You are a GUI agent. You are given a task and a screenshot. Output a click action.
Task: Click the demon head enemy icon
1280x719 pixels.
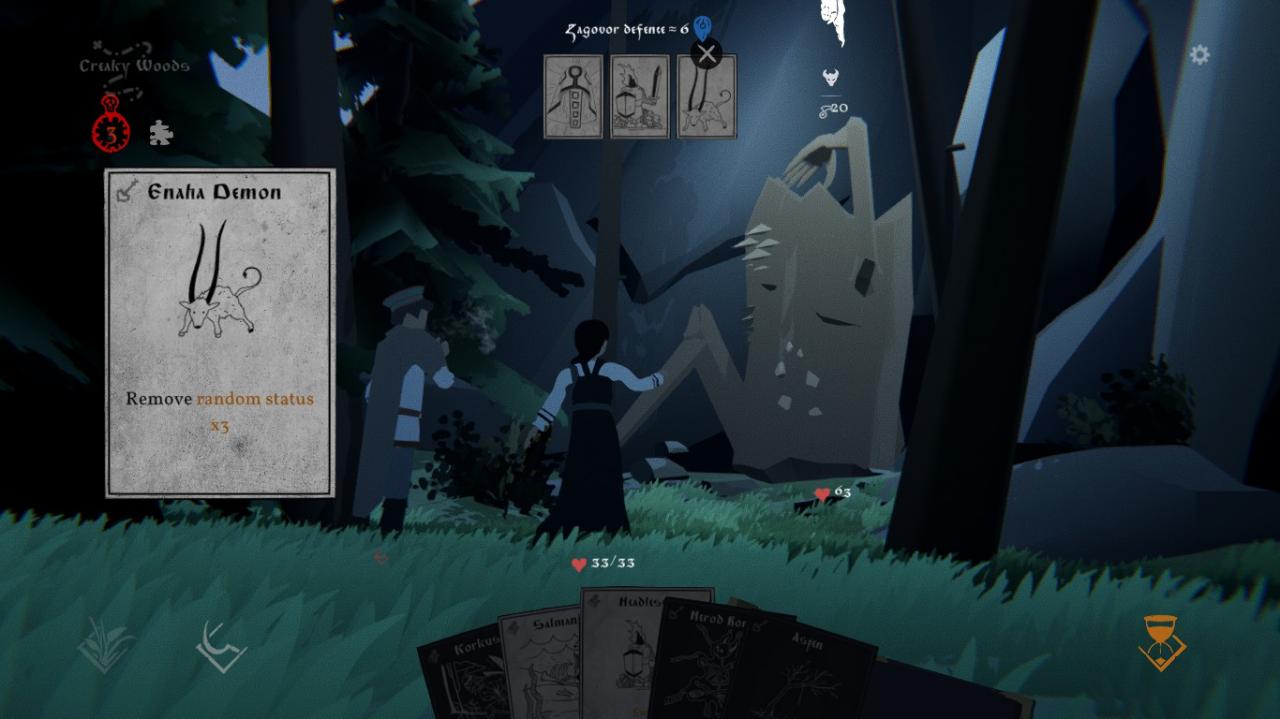coord(830,77)
